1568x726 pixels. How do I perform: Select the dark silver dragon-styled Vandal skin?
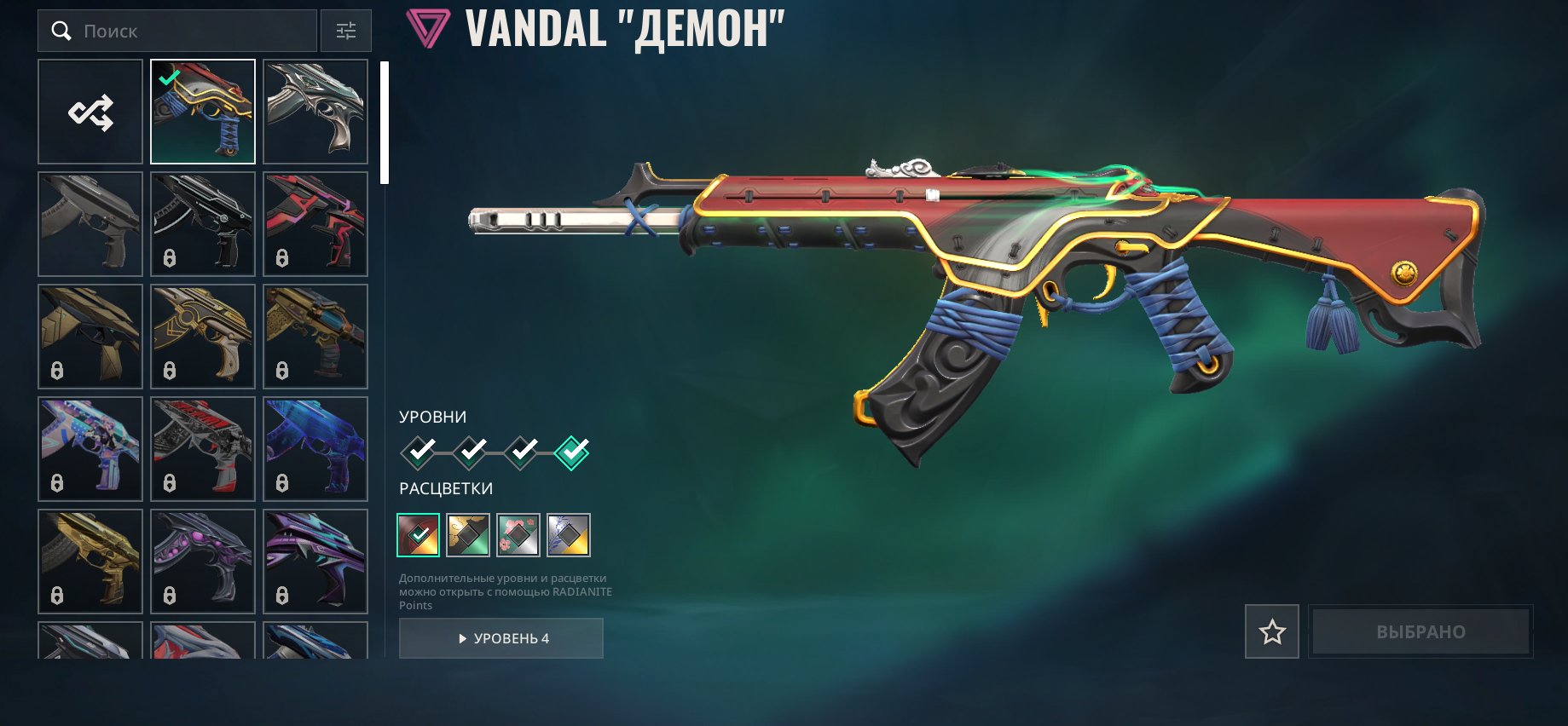[x=315, y=111]
